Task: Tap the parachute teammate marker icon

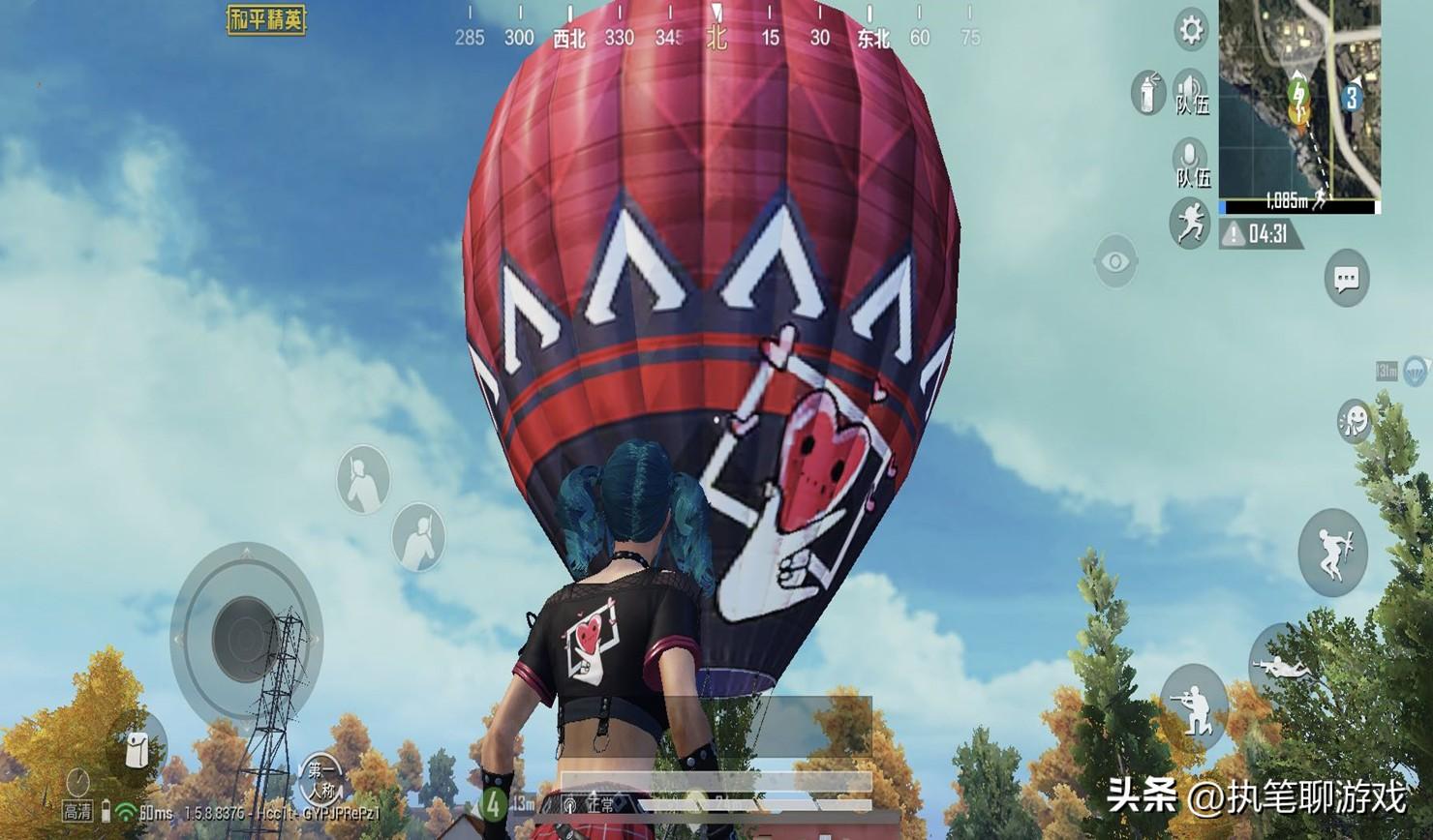Action: click(1414, 370)
